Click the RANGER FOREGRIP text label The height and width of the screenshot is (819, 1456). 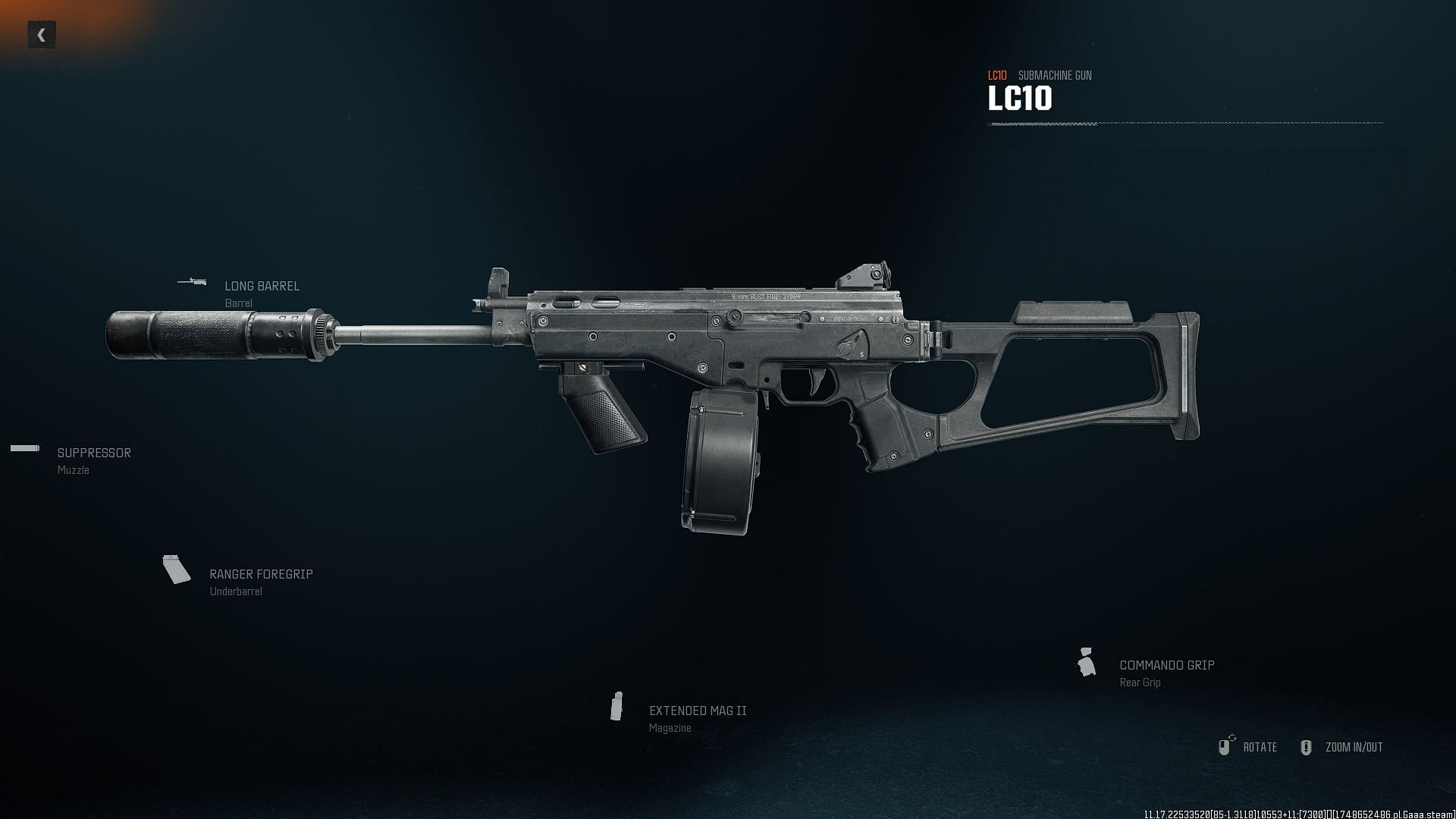point(262,574)
